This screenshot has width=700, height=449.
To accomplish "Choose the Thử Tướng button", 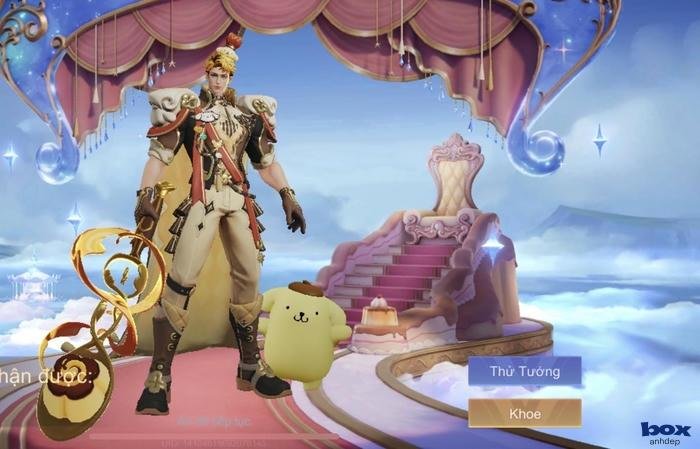I will click(524, 371).
